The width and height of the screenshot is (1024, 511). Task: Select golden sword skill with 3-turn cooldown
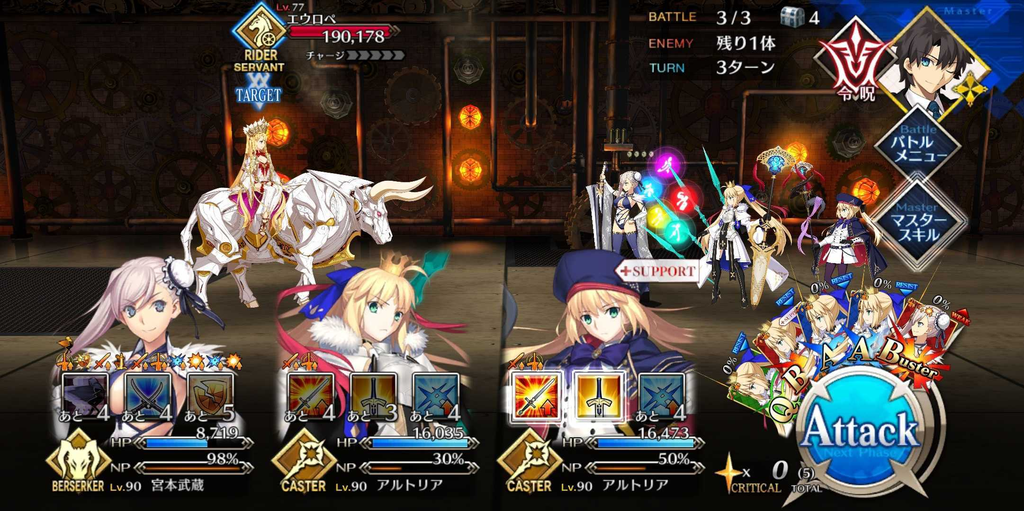point(372,395)
